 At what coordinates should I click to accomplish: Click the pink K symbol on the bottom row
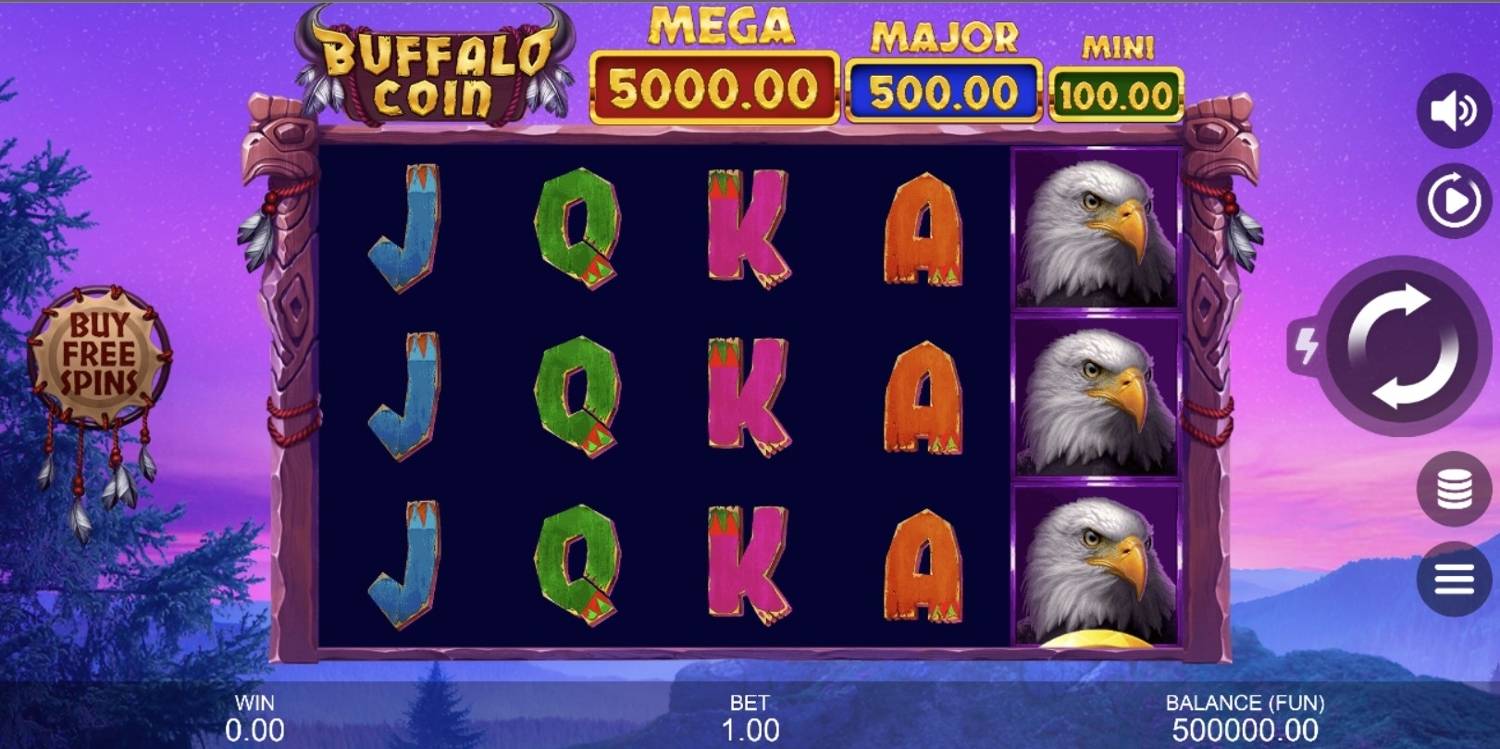[745, 560]
